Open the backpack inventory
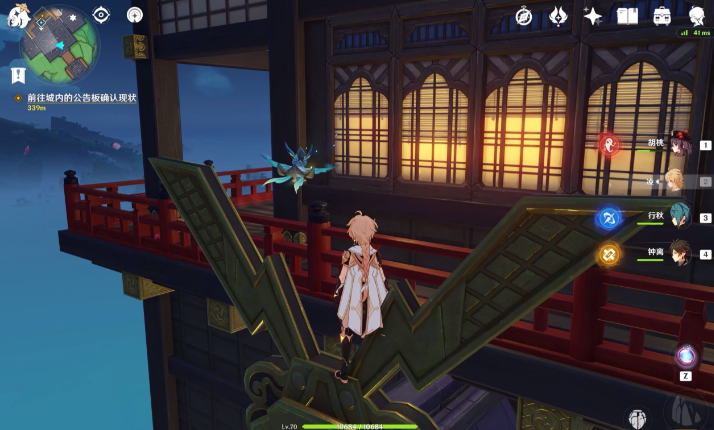Screen dimensions: 714x430 (662, 16)
